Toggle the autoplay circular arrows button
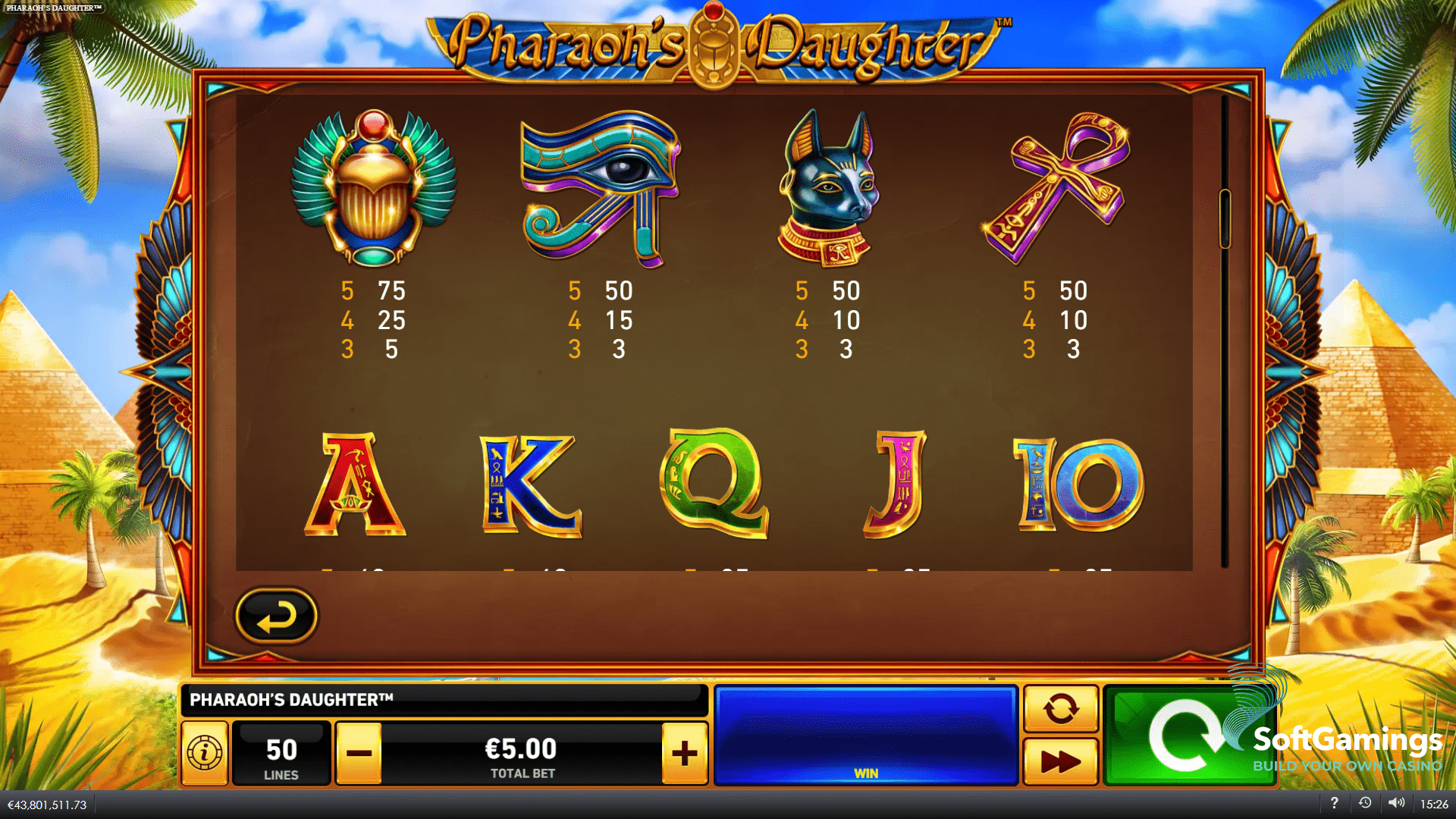This screenshot has width=1456, height=819. 1060,709
